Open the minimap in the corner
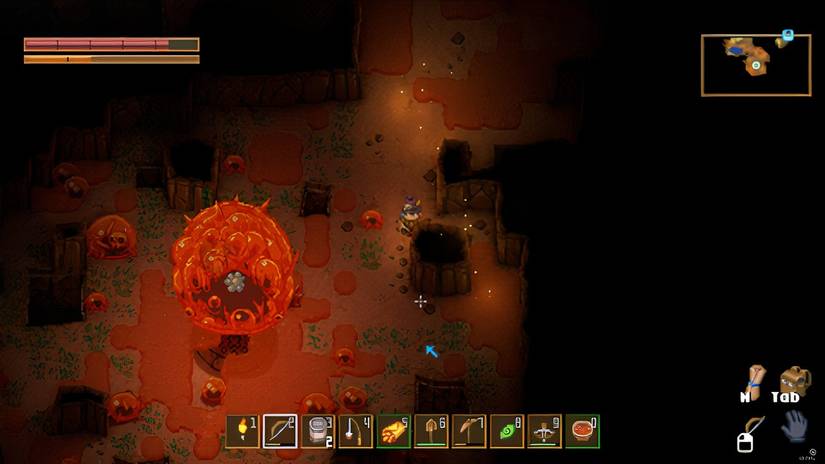The image size is (825, 464). (x=755, y=65)
